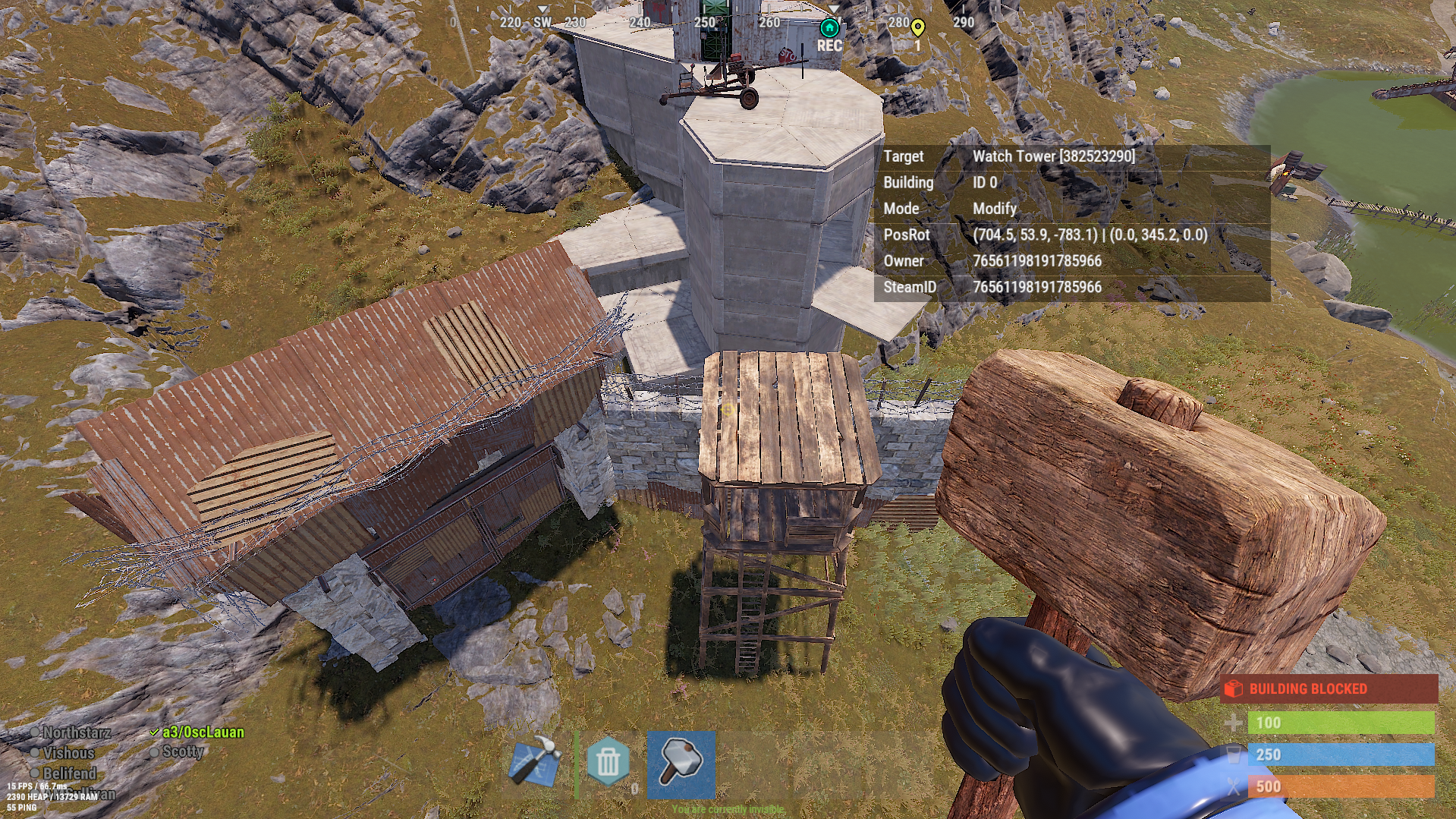The width and height of the screenshot is (1456, 819).
Task: Click the yellow map marker numbered 1
Action: pos(917,29)
